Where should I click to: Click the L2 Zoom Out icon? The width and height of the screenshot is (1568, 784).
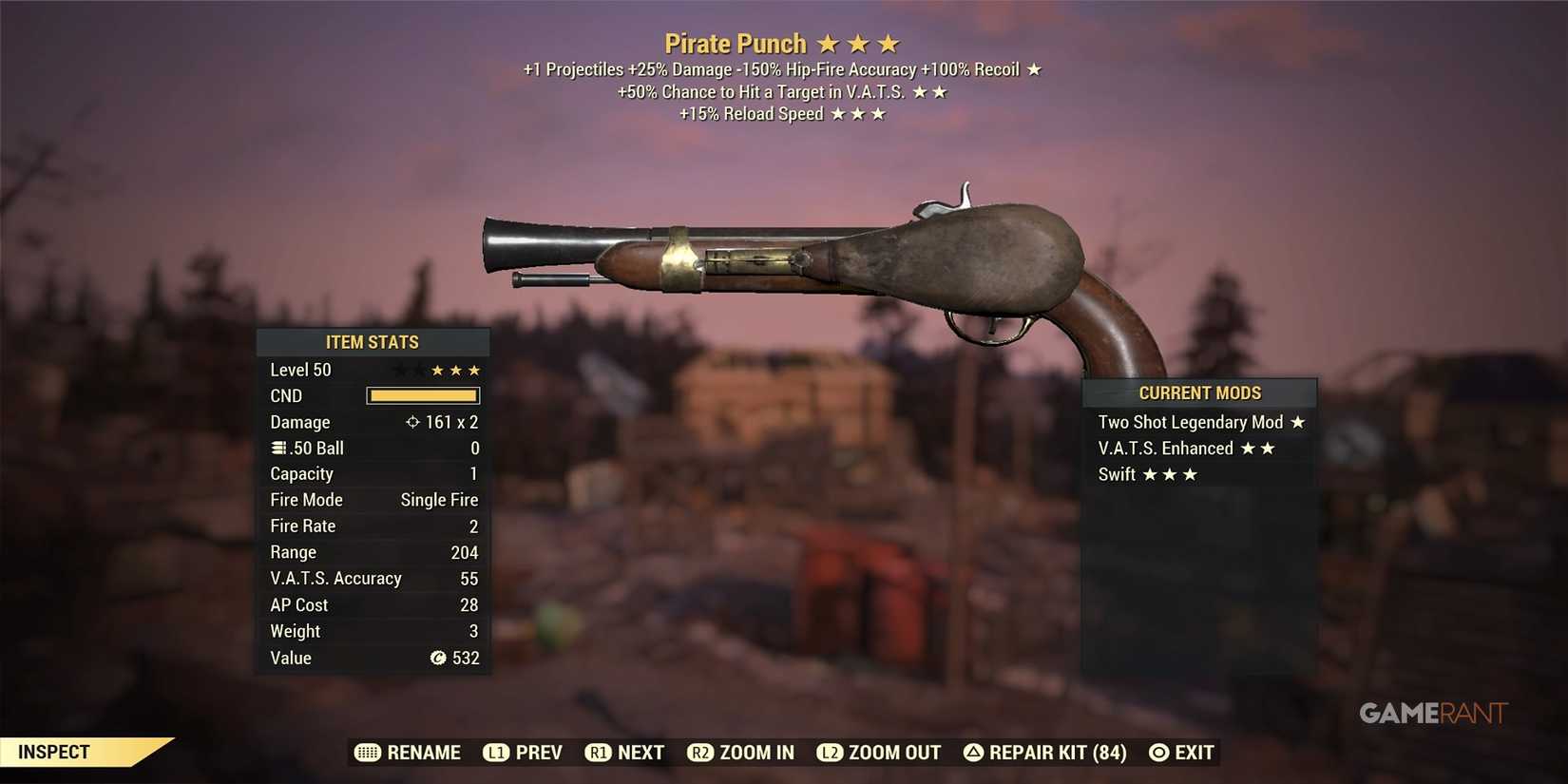point(829,753)
